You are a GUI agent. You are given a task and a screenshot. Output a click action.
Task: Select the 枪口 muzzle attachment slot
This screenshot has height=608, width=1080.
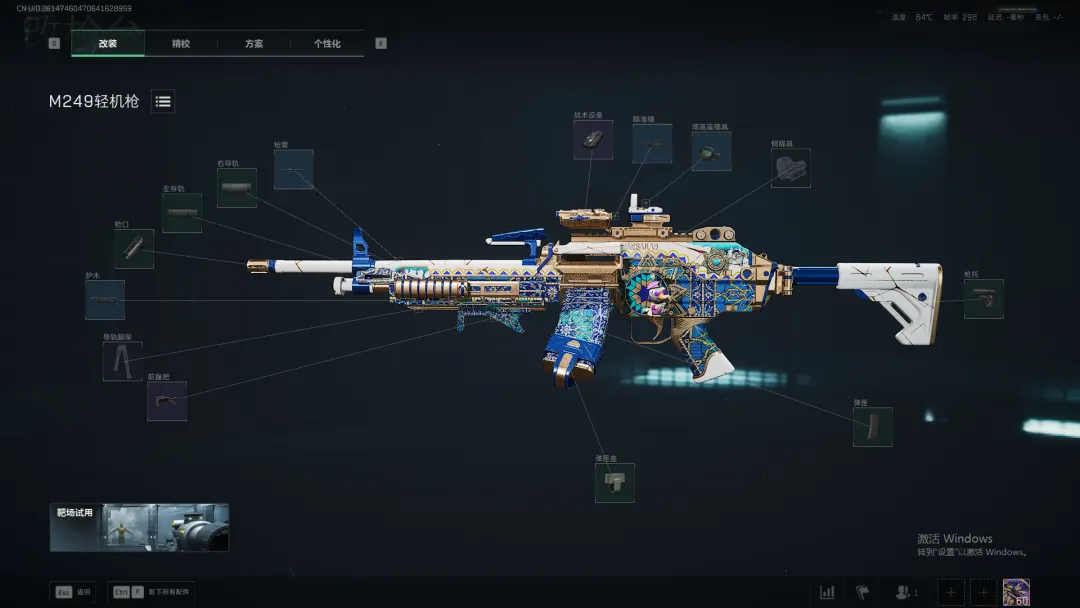[x=134, y=249]
